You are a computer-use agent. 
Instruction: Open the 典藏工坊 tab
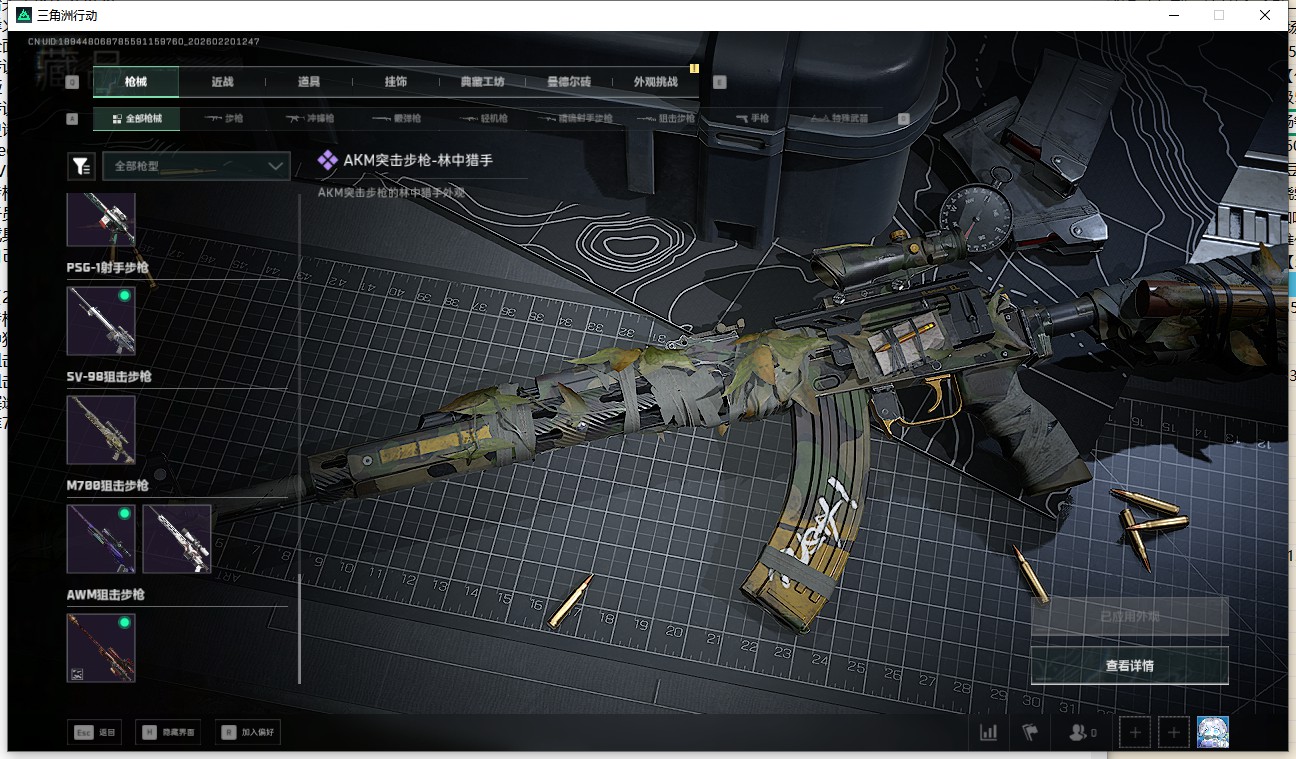point(482,82)
